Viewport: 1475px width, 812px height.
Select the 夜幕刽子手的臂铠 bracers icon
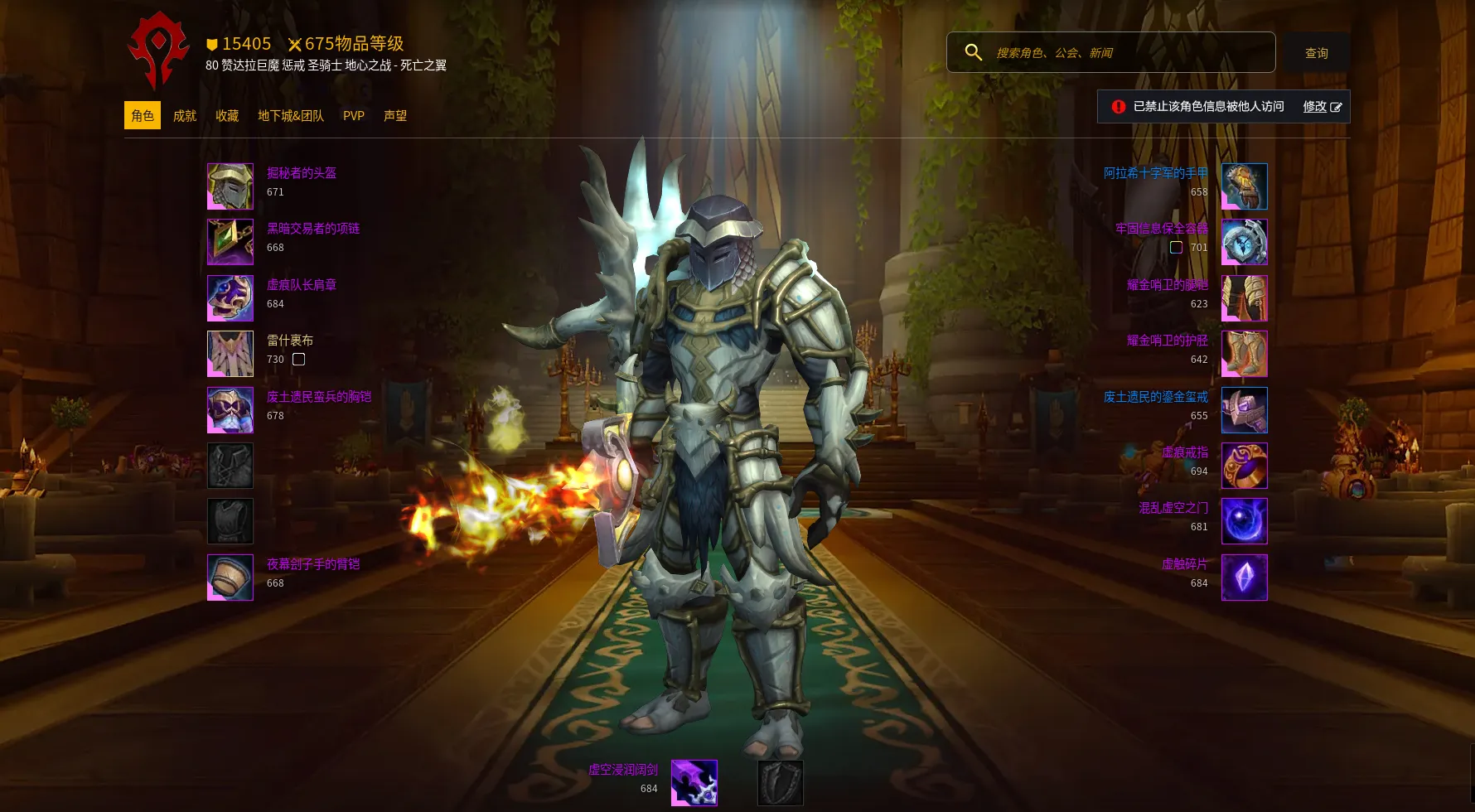(230, 578)
